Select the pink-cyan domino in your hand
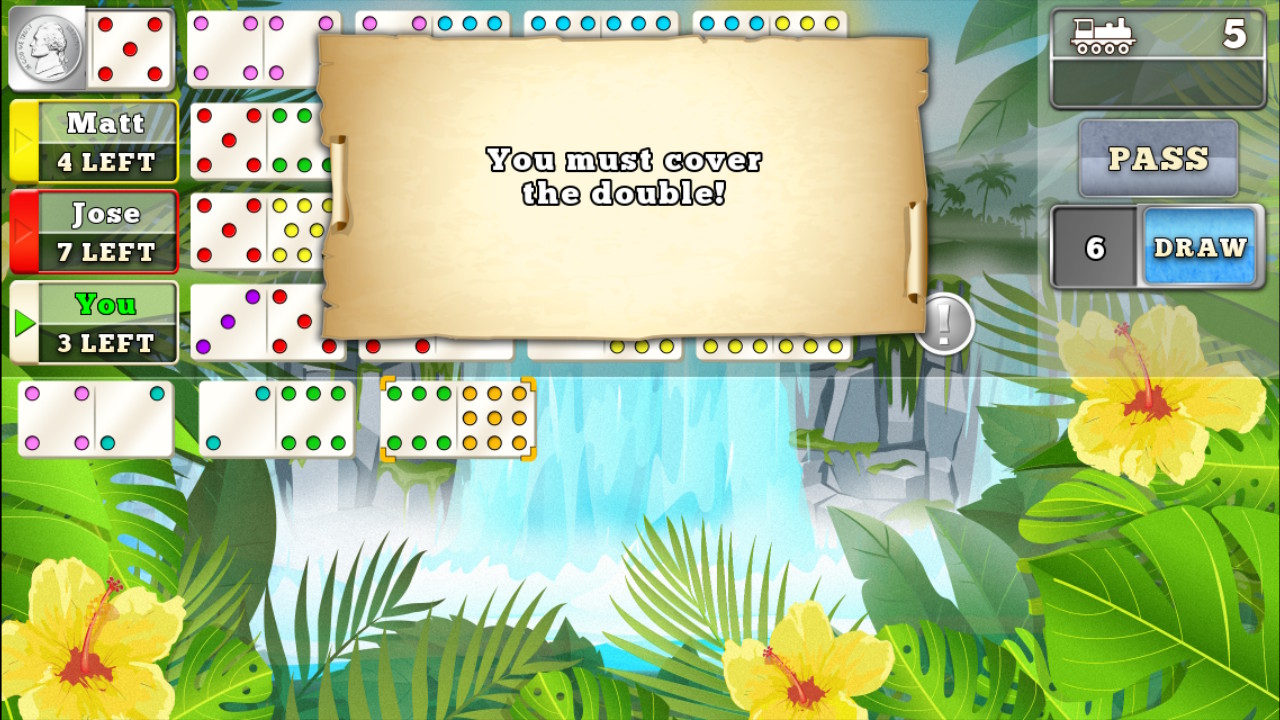 (x=94, y=418)
